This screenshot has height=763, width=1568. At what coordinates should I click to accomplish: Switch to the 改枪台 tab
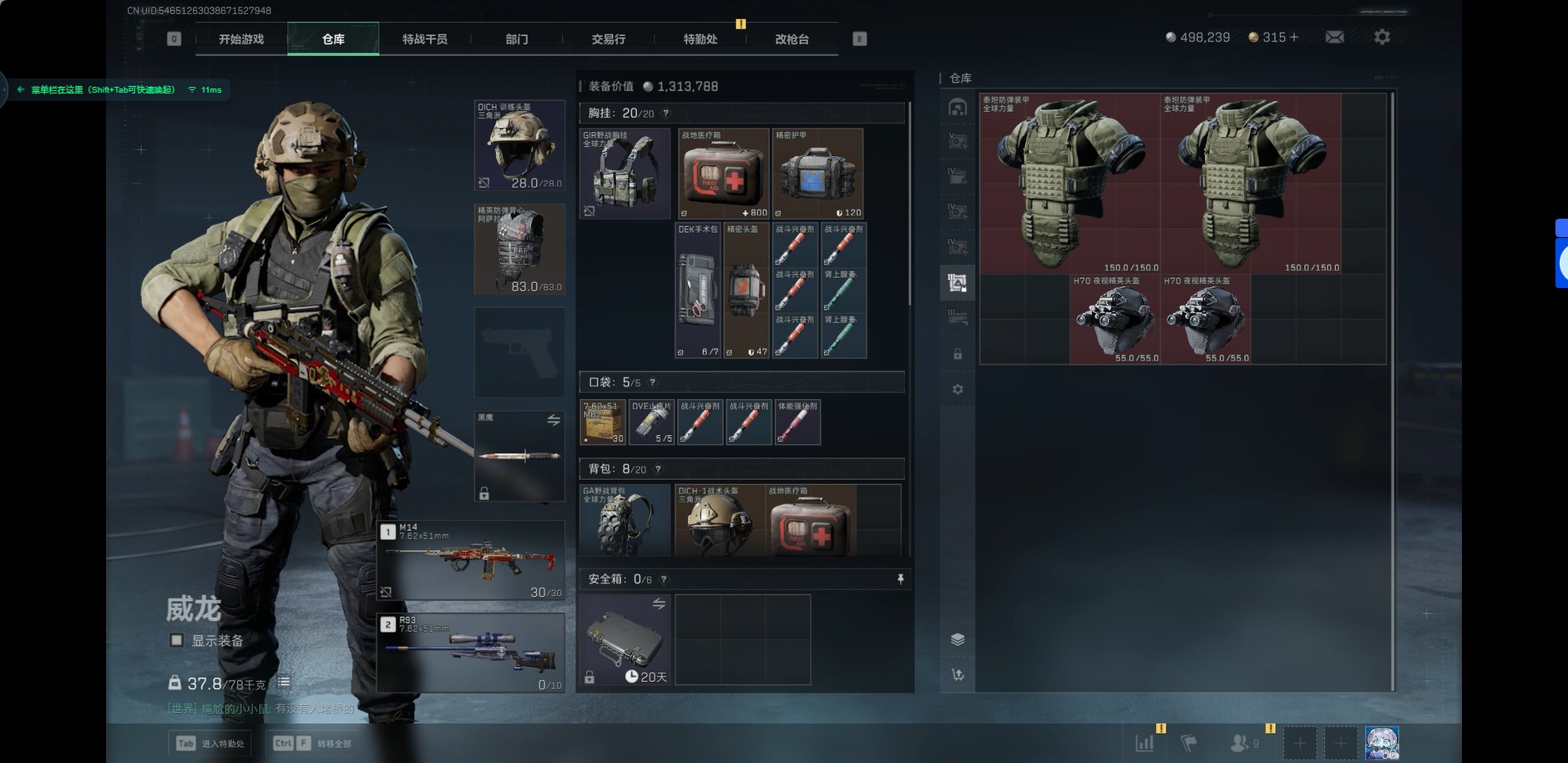click(792, 39)
